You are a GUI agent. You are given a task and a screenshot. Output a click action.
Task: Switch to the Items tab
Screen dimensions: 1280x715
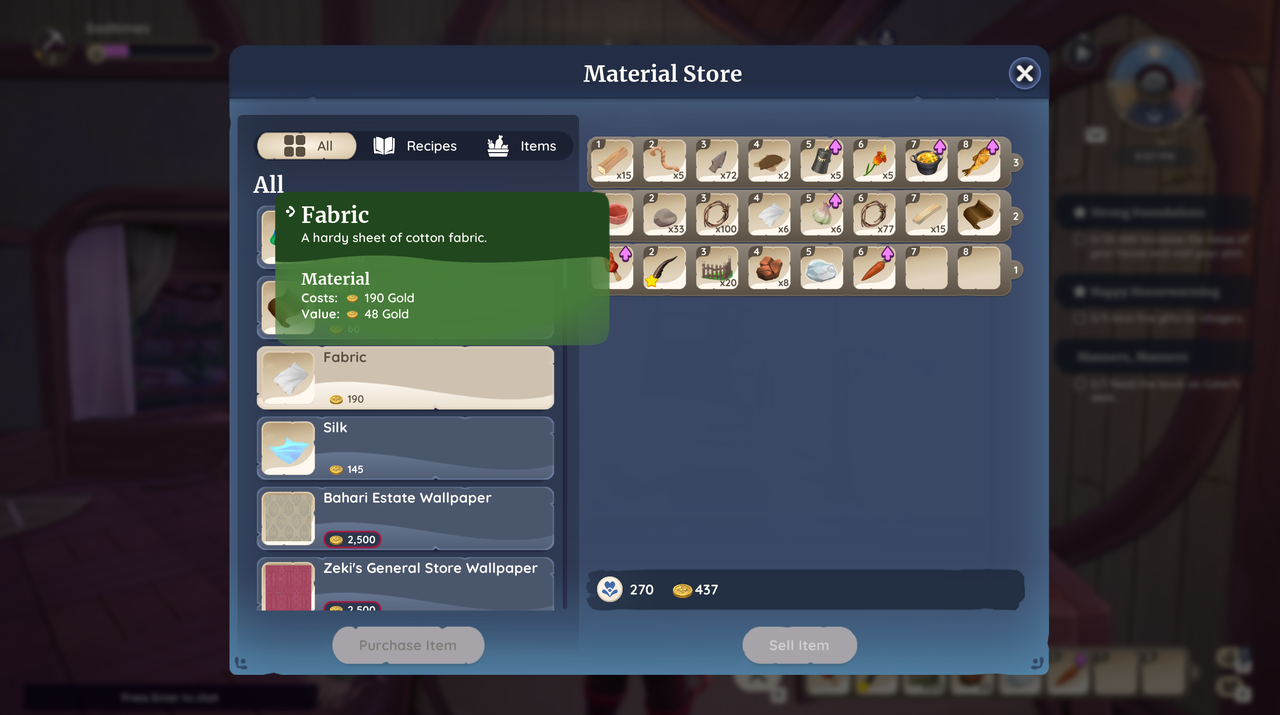click(521, 146)
